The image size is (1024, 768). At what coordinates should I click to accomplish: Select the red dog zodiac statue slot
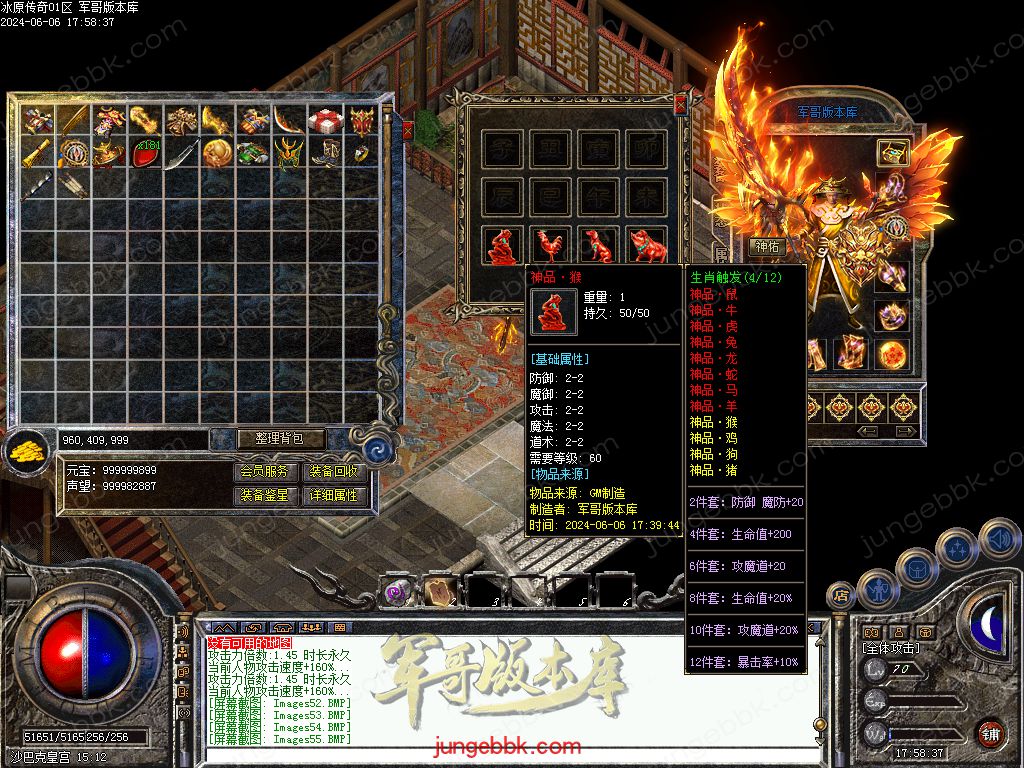click(x=599, y=246)
